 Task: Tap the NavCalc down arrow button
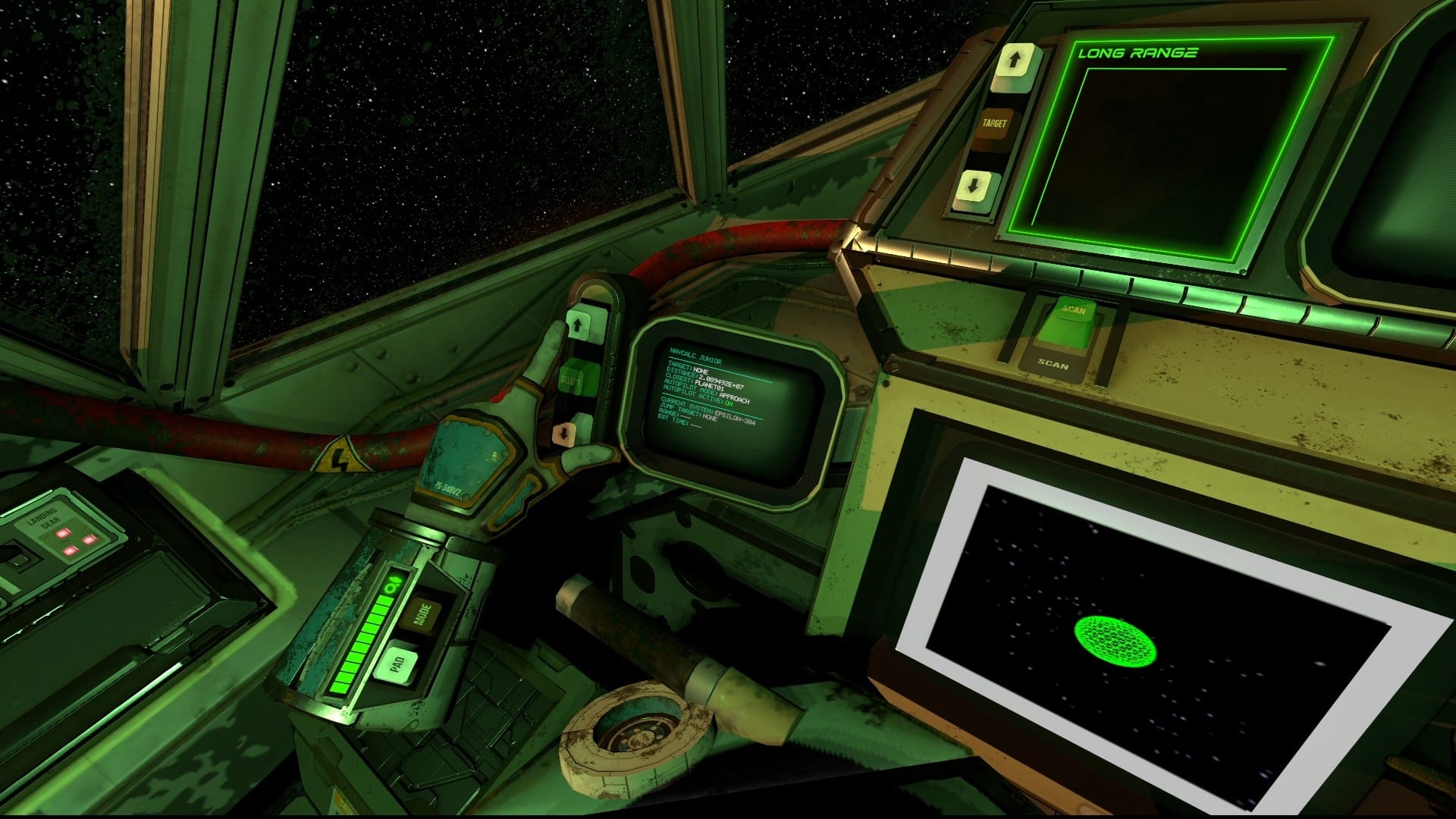pyautogui.click(x=565, y=432)
